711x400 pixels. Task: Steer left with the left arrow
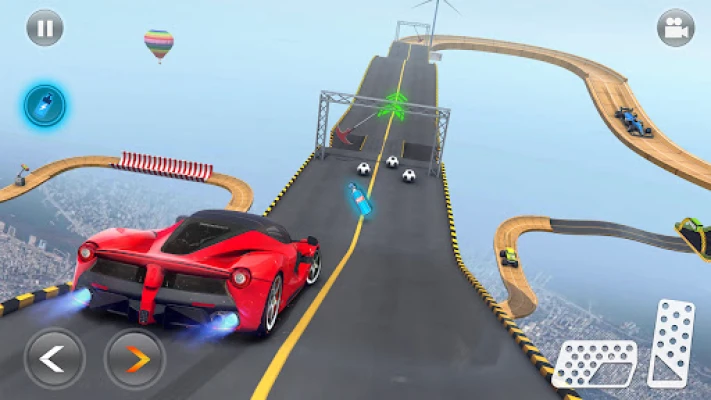(54, 357)
